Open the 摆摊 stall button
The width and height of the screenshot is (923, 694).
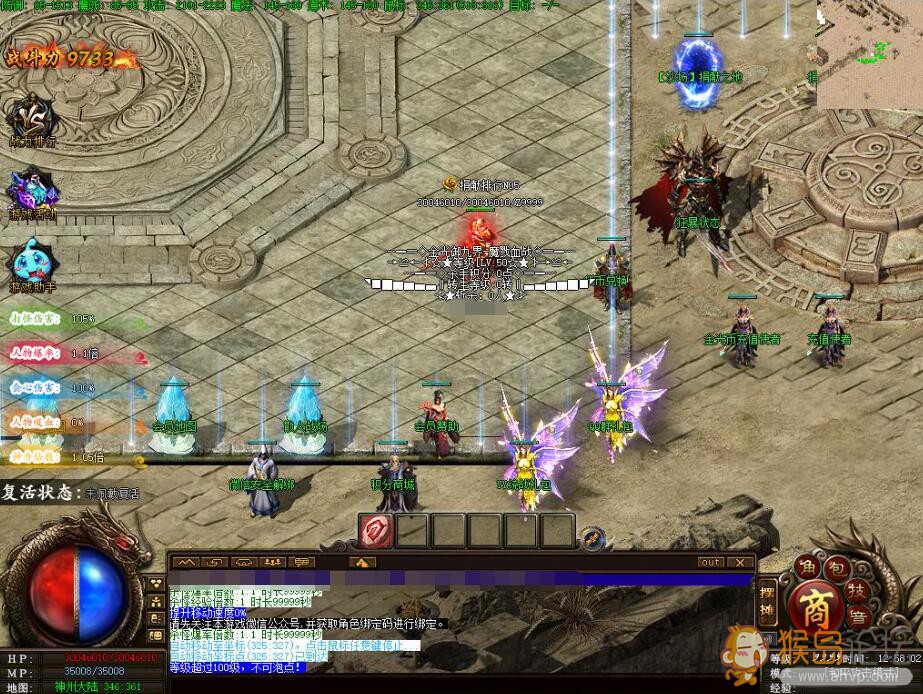tap(767, 600)
